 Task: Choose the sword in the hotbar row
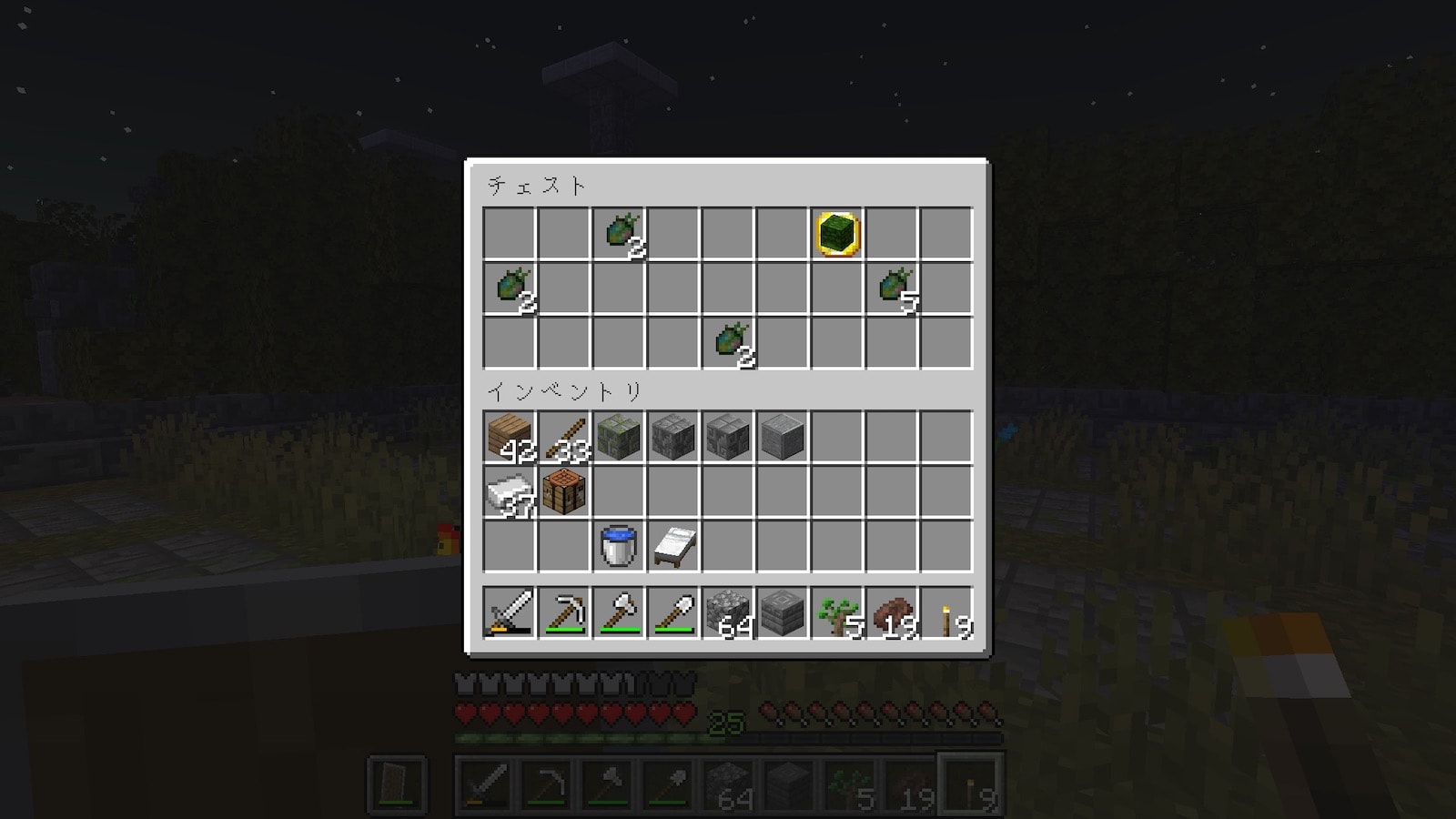coord(510,612)
